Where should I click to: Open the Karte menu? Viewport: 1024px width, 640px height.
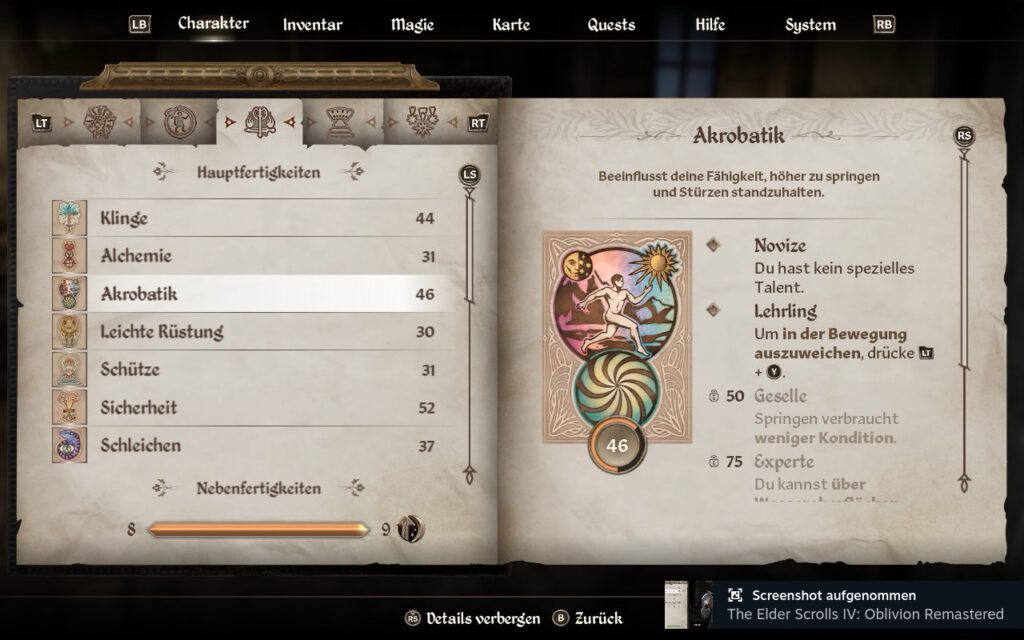click(x=511, y=25)
